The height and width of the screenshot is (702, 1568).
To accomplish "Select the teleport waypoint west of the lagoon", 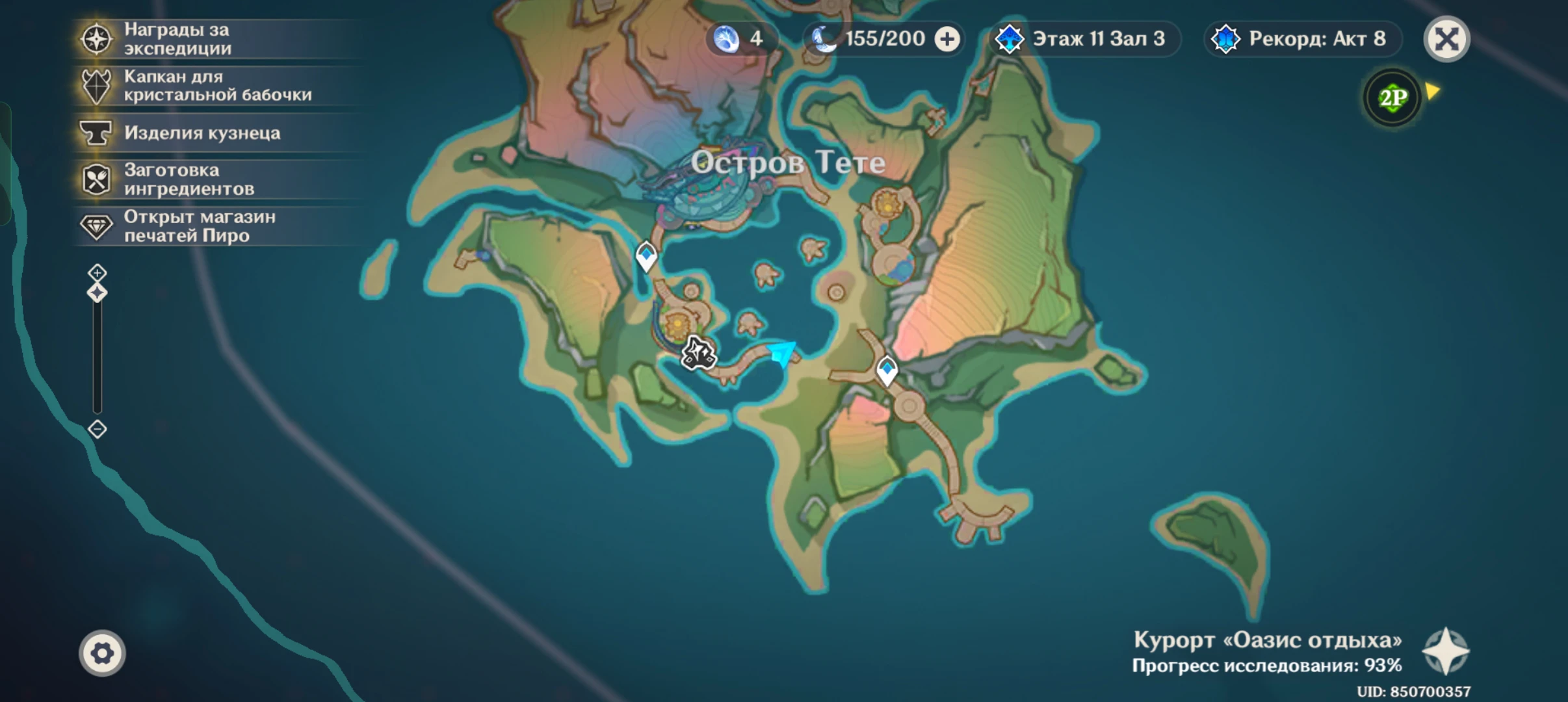I will pyautogui.click(x=646, y=255).
